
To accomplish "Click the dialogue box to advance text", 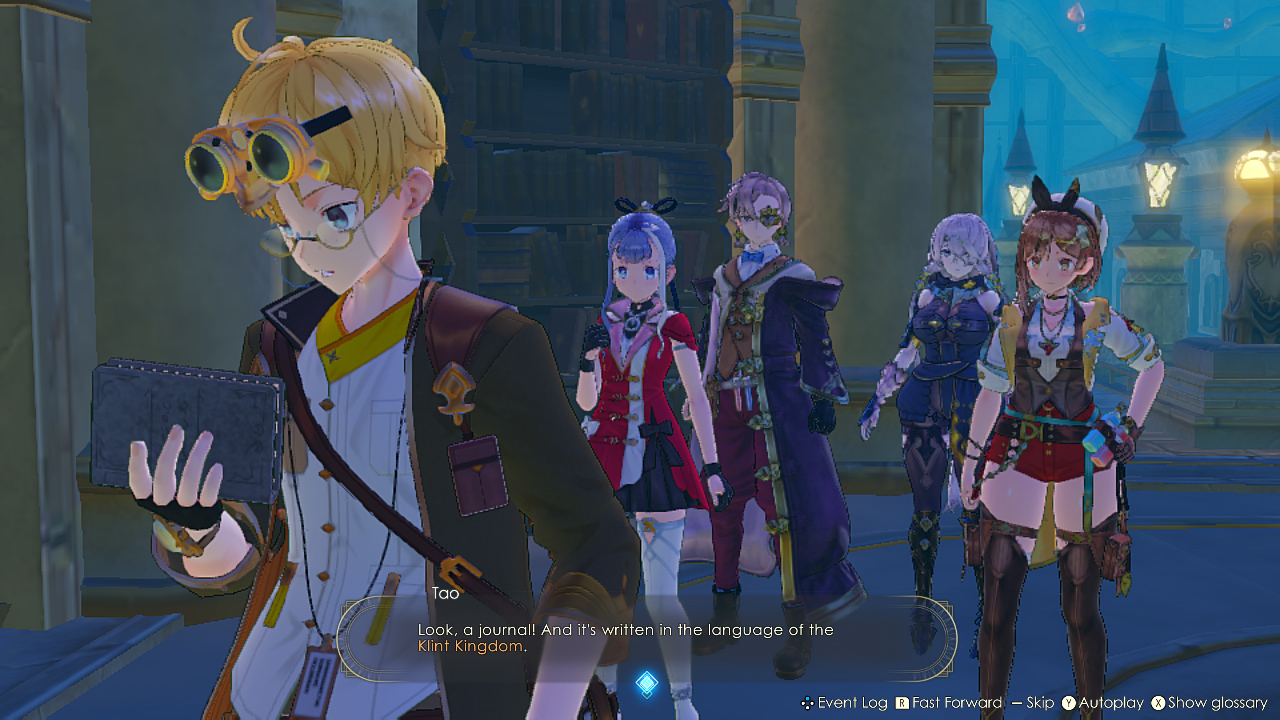I will pos(648,638).
